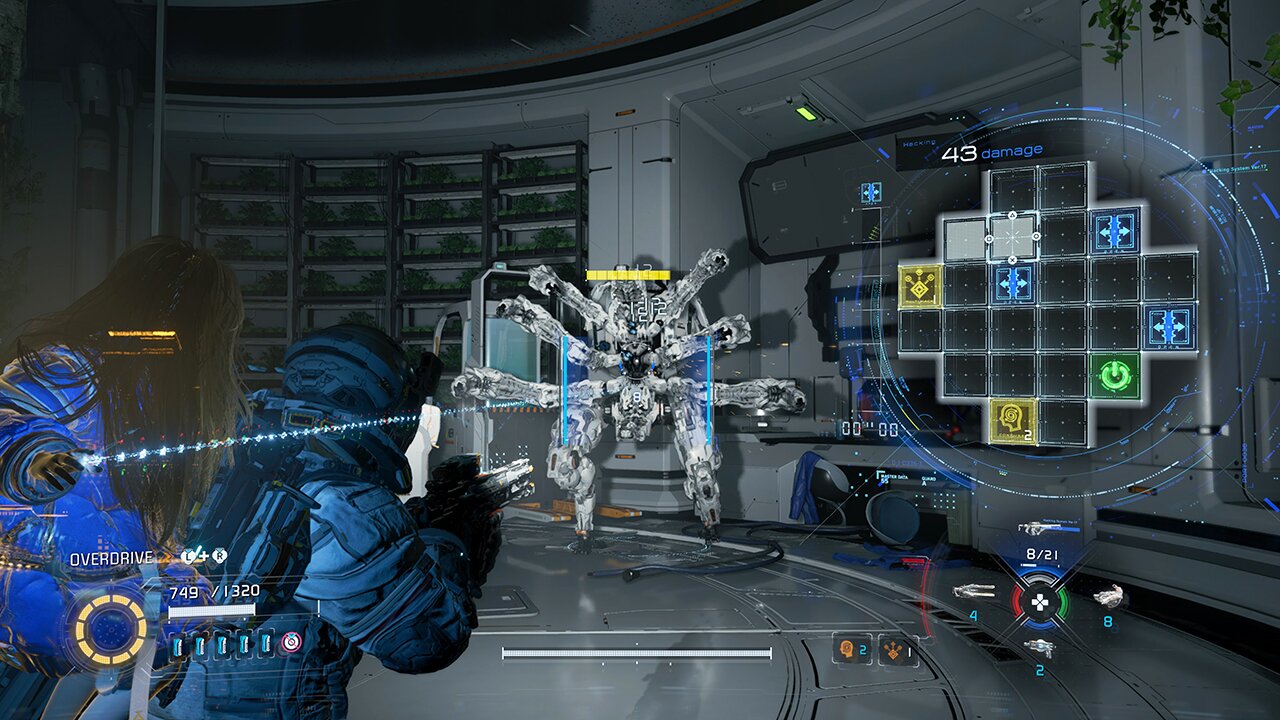Equip the twin-barrel weapon with 4 ammo
Screen dimensions: 1280x720
(x=973, y=591)
